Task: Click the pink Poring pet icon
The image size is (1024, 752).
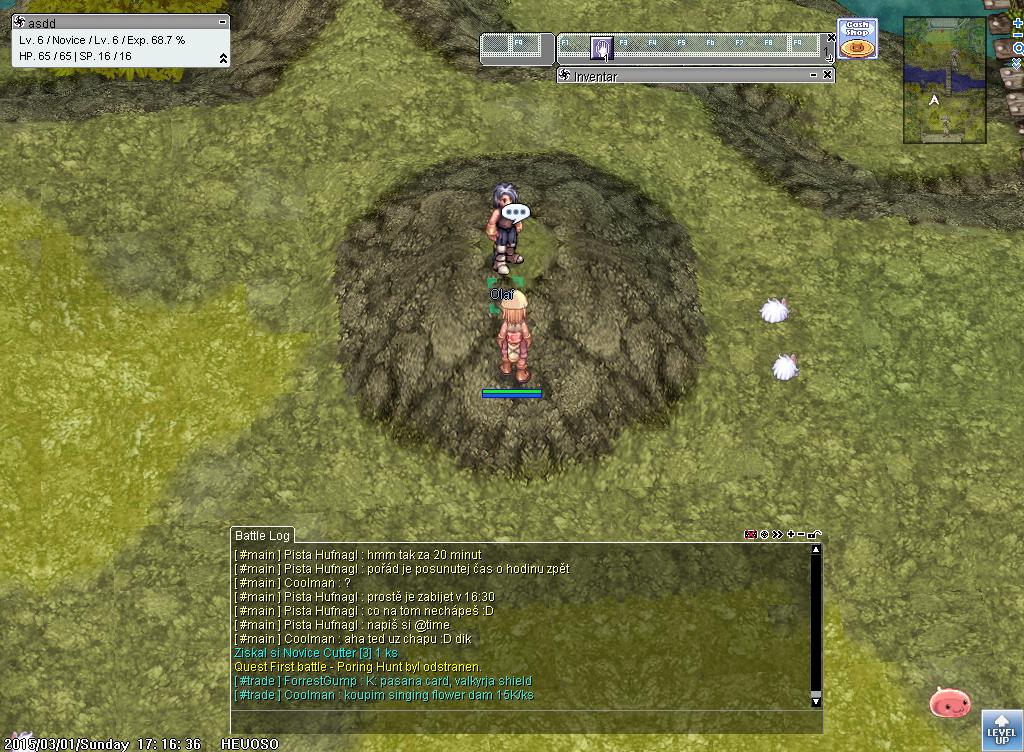Action: click(949, 703)
